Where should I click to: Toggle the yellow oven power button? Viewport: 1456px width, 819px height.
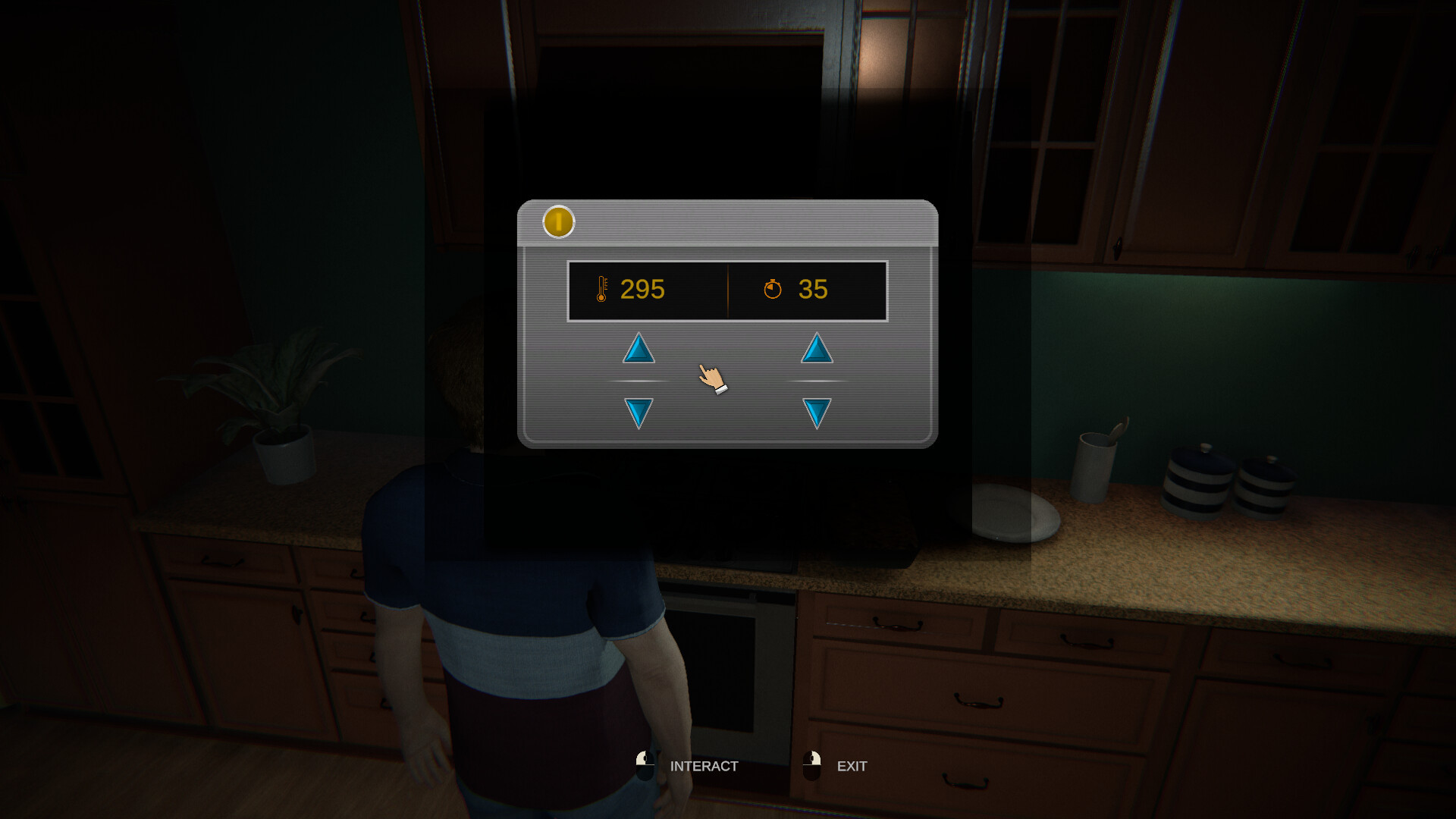tap(558, 222)
